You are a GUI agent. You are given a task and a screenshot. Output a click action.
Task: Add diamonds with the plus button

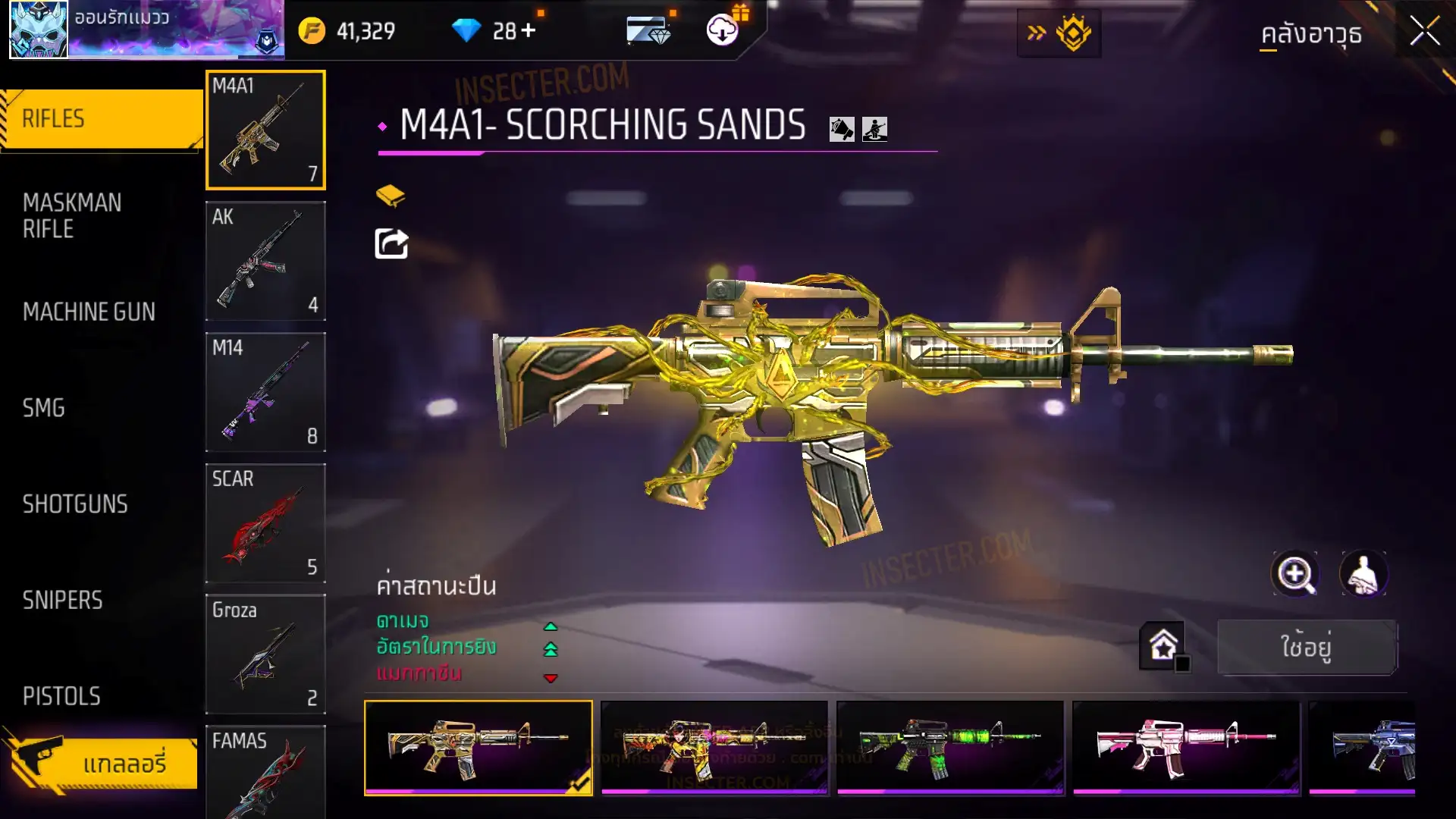(x=529, y=31)
